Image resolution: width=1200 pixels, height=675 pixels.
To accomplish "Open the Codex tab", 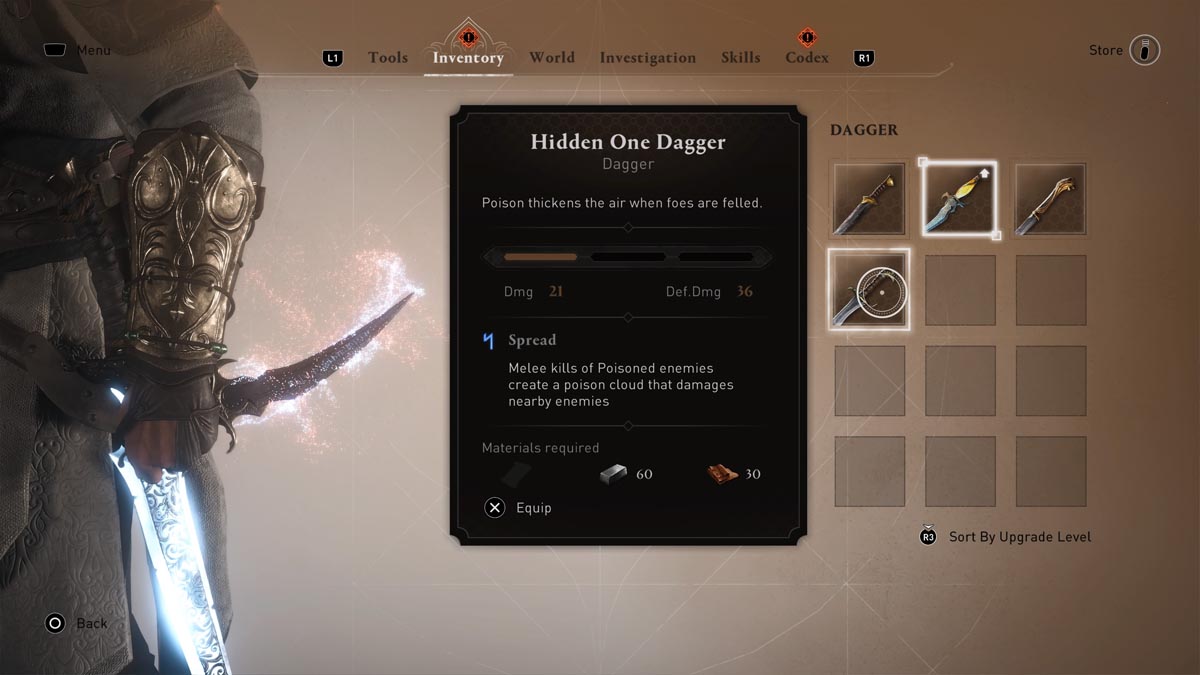I will pos(807,58).
